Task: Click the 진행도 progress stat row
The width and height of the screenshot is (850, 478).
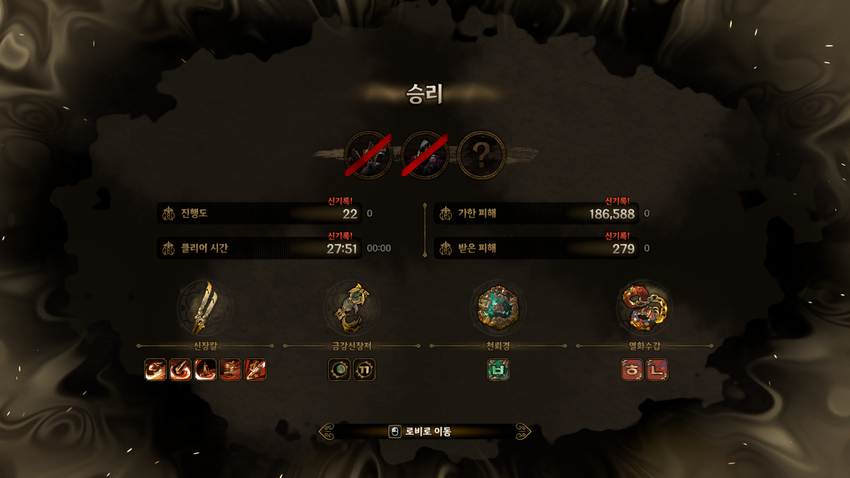Action: (x=260, y=214)
